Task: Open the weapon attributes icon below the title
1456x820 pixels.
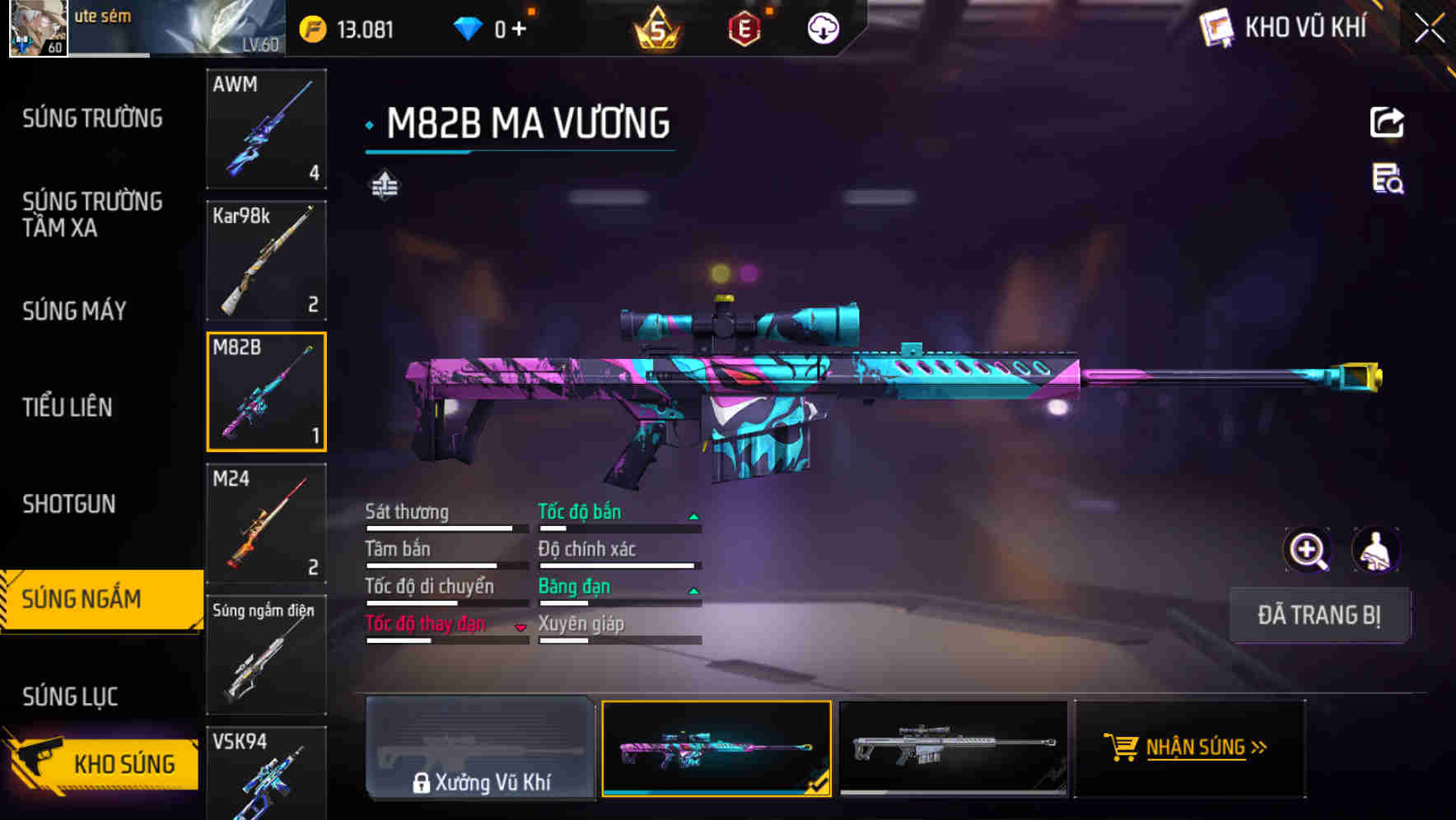Action: click(x=384, y=184)
